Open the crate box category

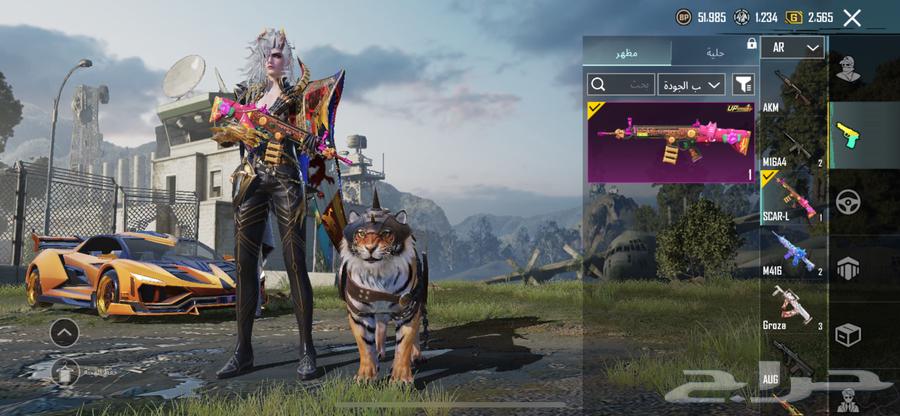(x=847, y=335)
